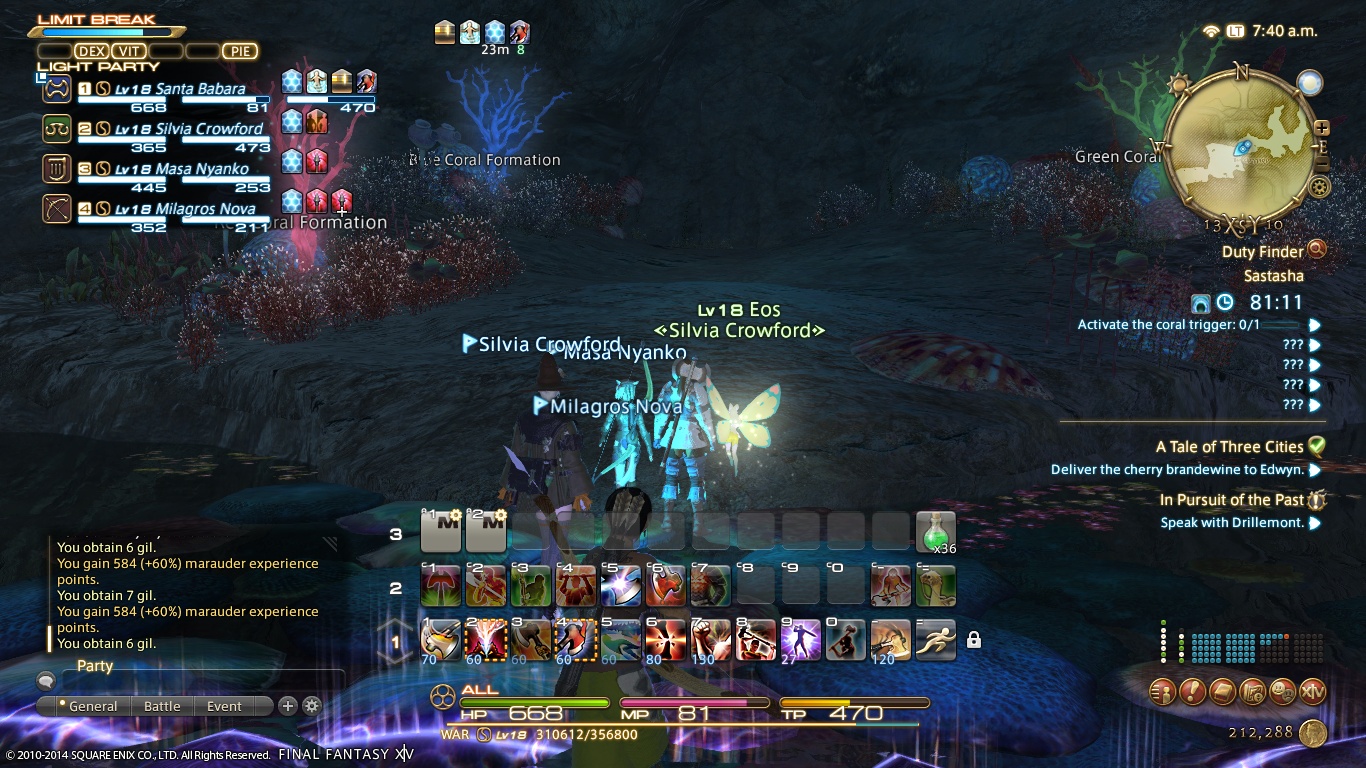The width and height of the screenshot is (1366, 768).
Task: Use the potion with x36 count on hotbar three
Action: coord(934,531)
